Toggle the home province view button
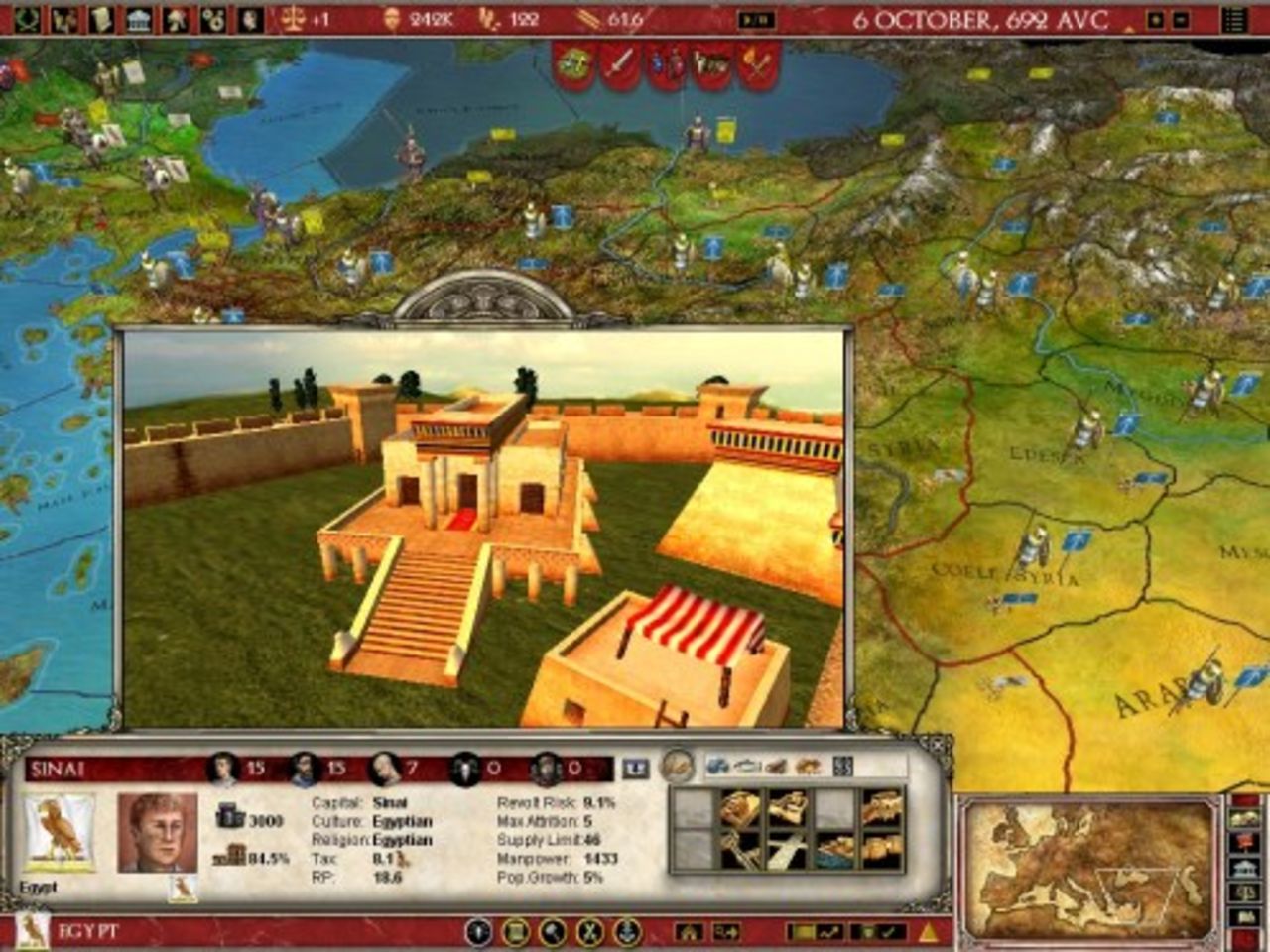Screen dimensions: 1270x952 coord(692,932)
